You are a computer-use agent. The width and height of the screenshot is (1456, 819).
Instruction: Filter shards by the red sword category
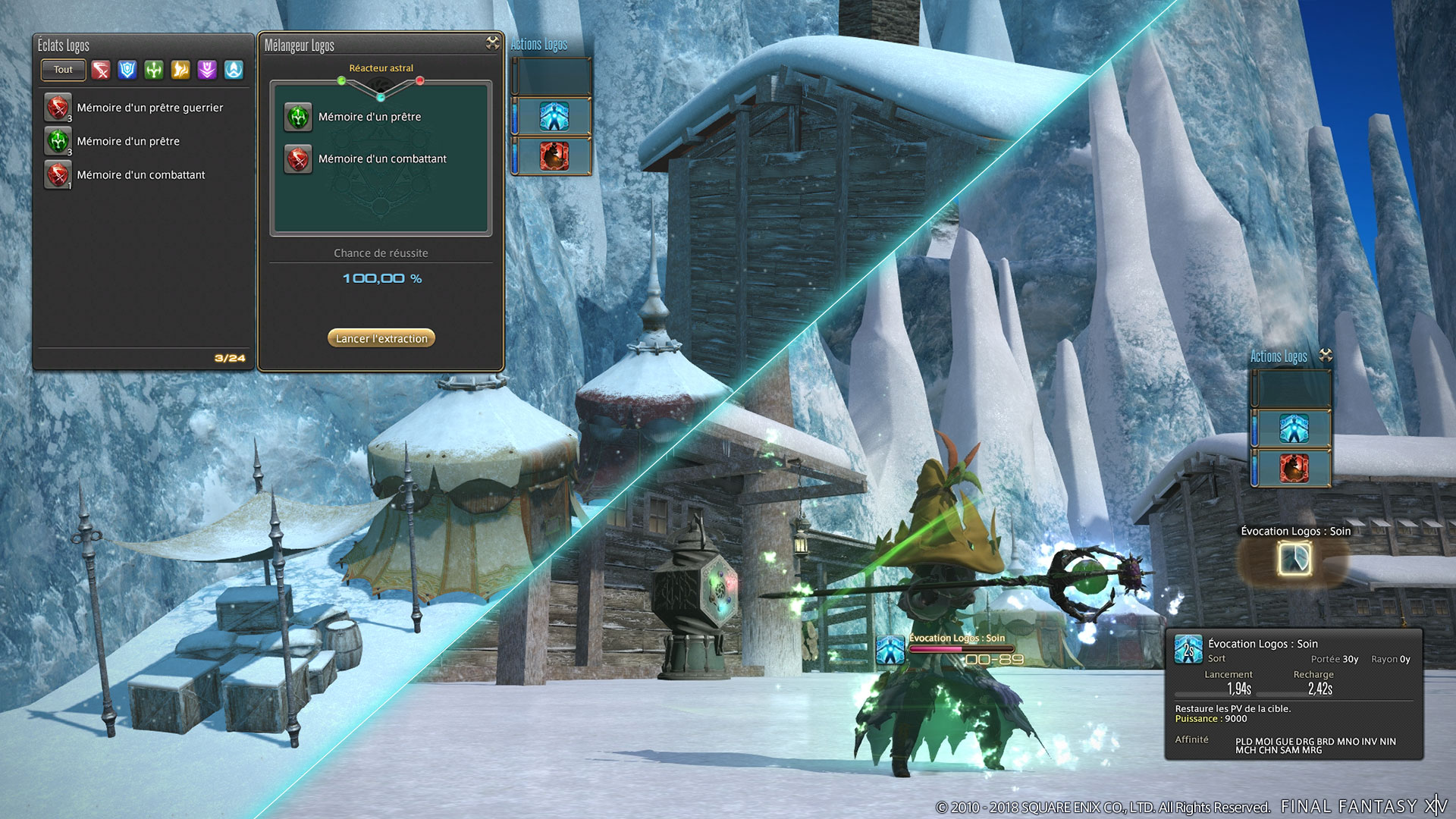[101, 71]
